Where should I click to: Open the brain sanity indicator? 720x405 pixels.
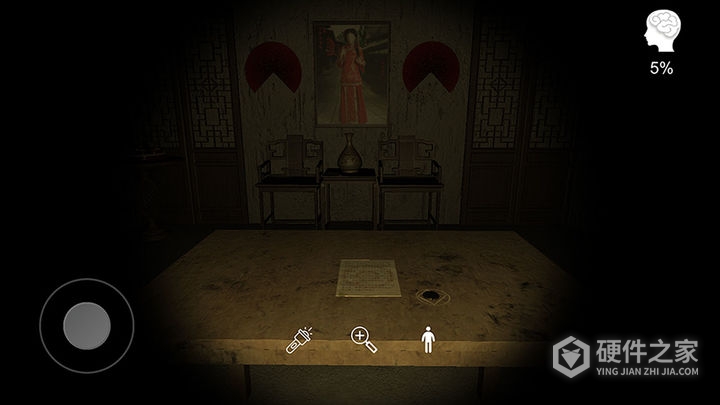coord(661,32)
